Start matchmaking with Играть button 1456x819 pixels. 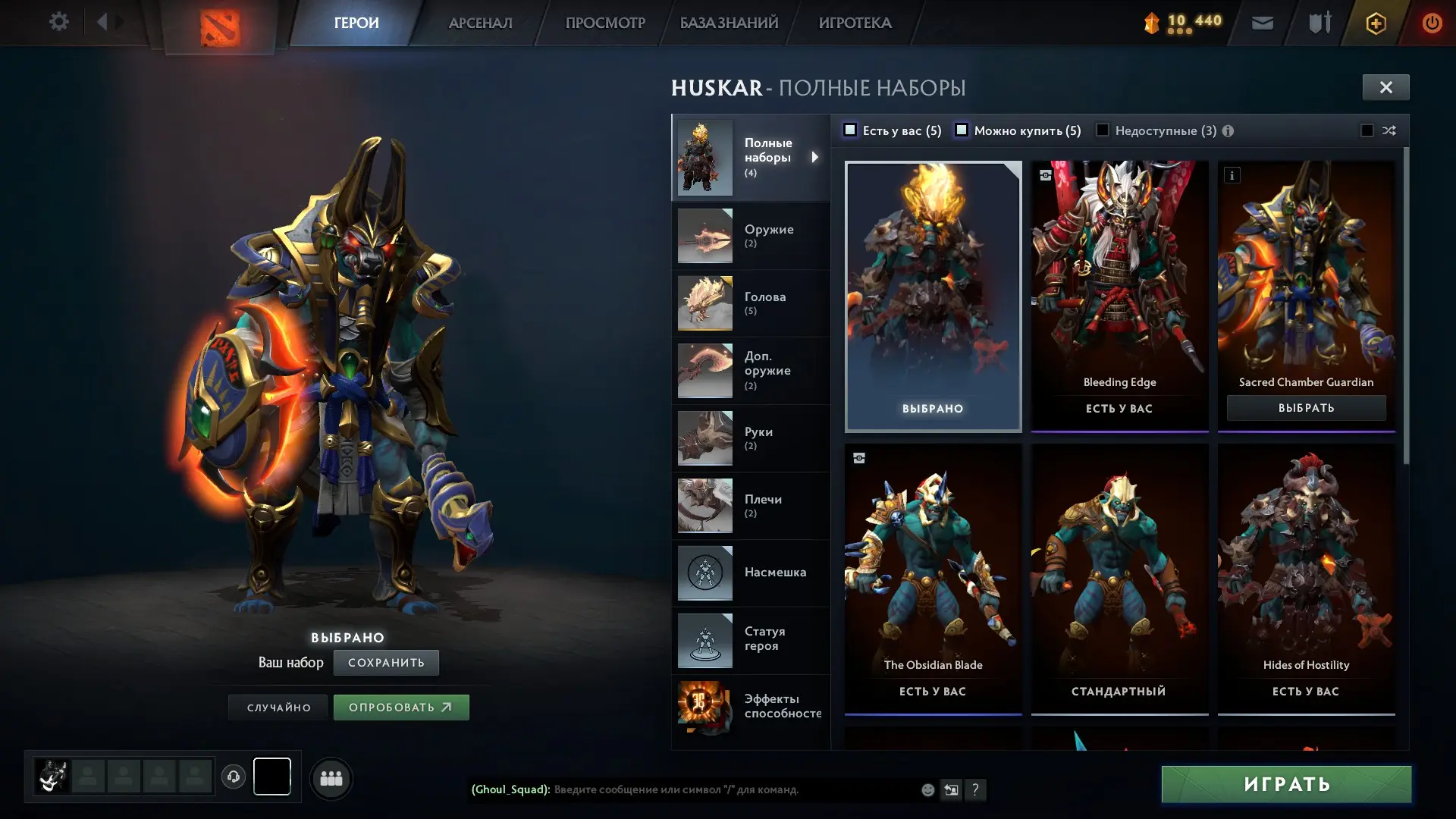click(x=1286, y=784)
